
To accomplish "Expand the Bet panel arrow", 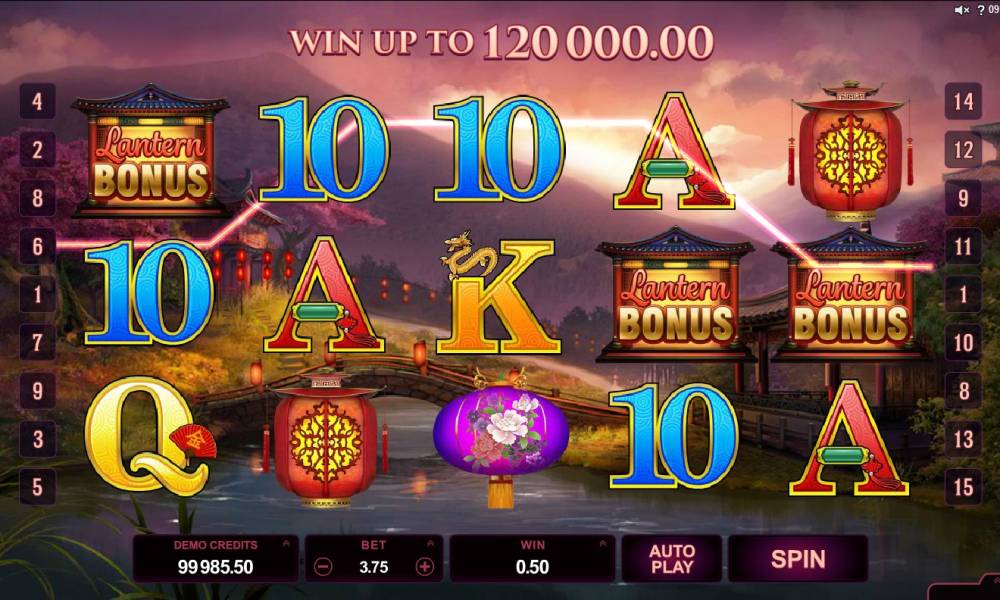I will point(432,545).
